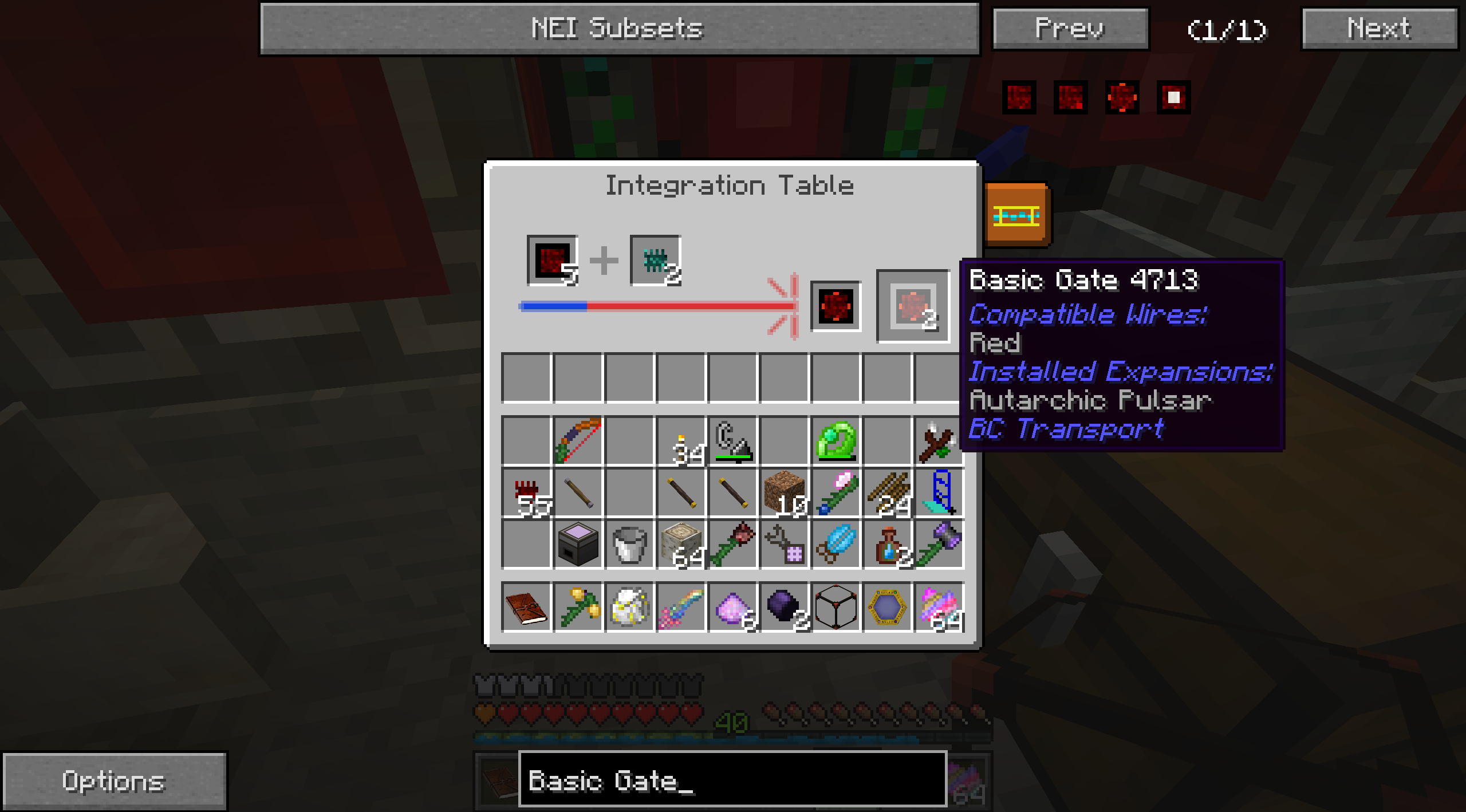Pick up the bow in the inventory

click(x=578, y=440)
